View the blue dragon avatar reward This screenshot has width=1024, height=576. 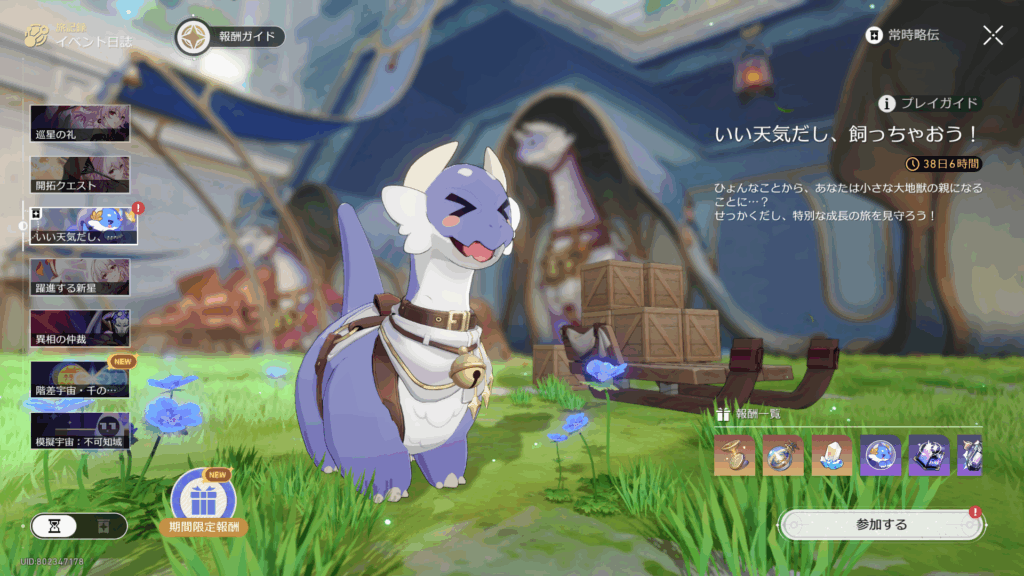(880, 455)
